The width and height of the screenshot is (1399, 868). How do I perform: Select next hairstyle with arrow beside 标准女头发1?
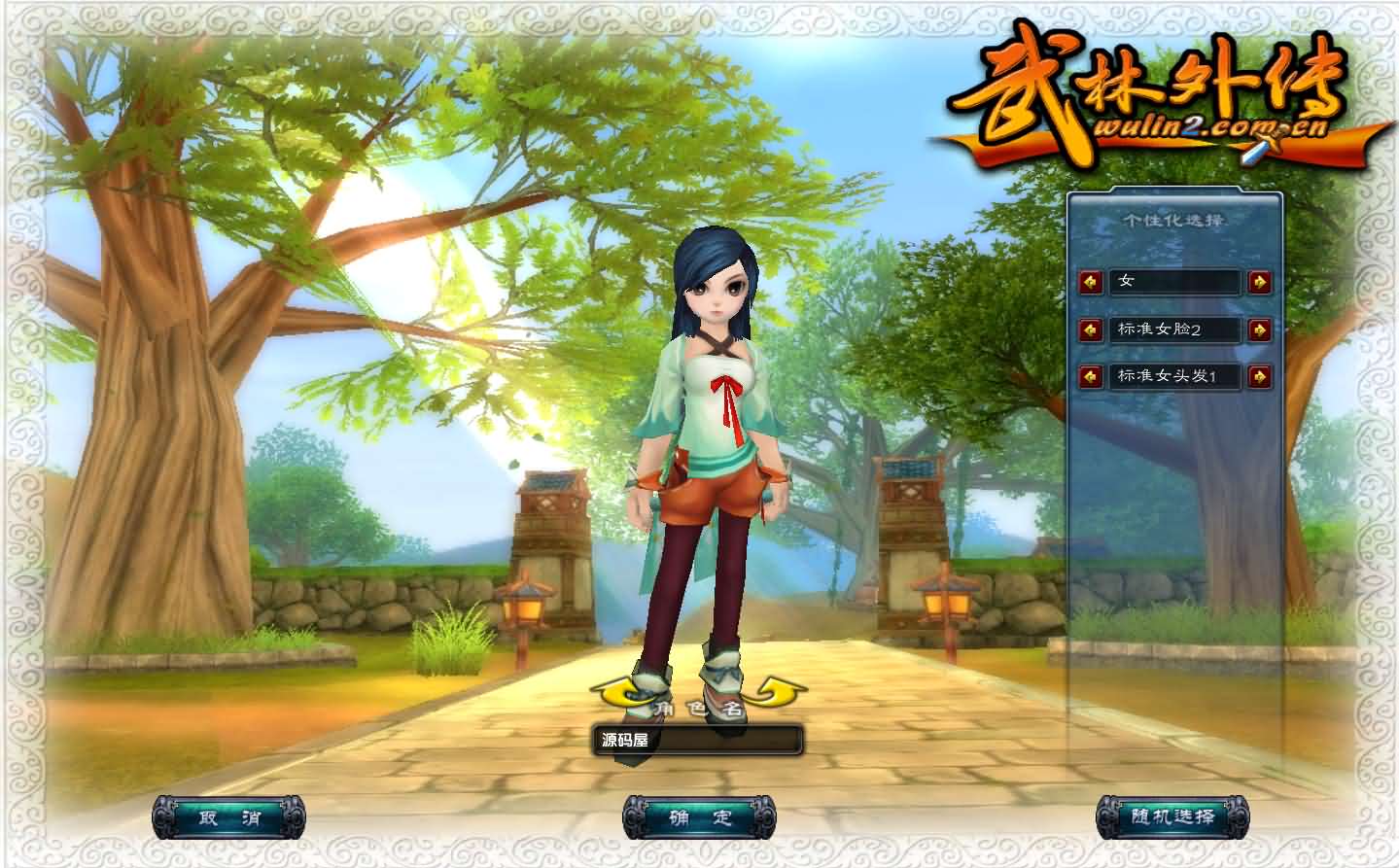click(1259, 377)
